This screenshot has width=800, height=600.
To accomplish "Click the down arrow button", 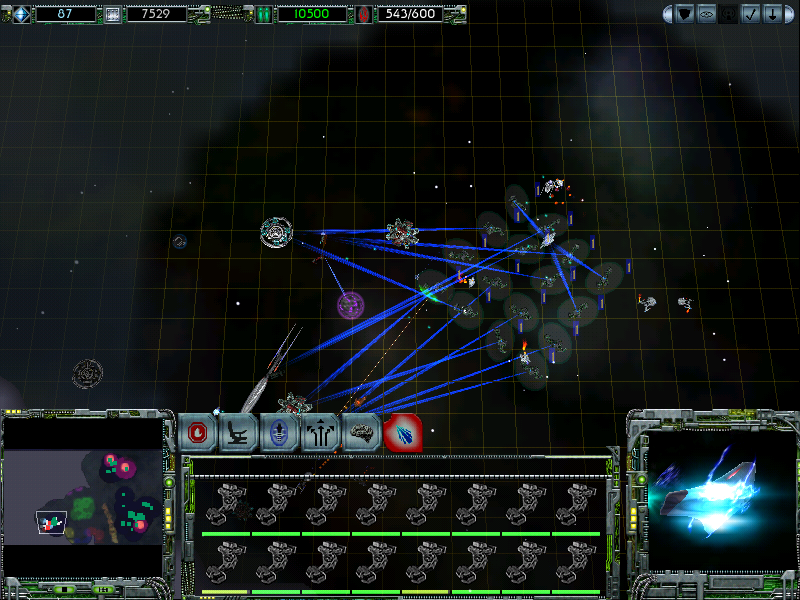I will tap(773, 14).
